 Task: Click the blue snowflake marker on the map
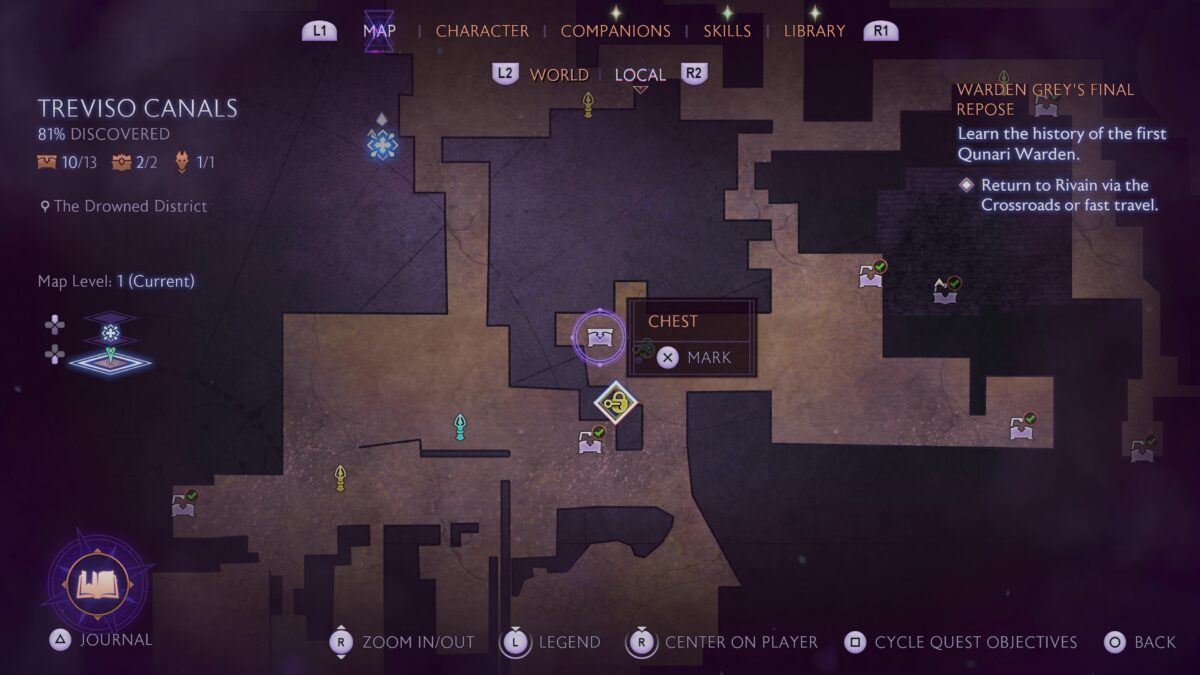point(382,145)
